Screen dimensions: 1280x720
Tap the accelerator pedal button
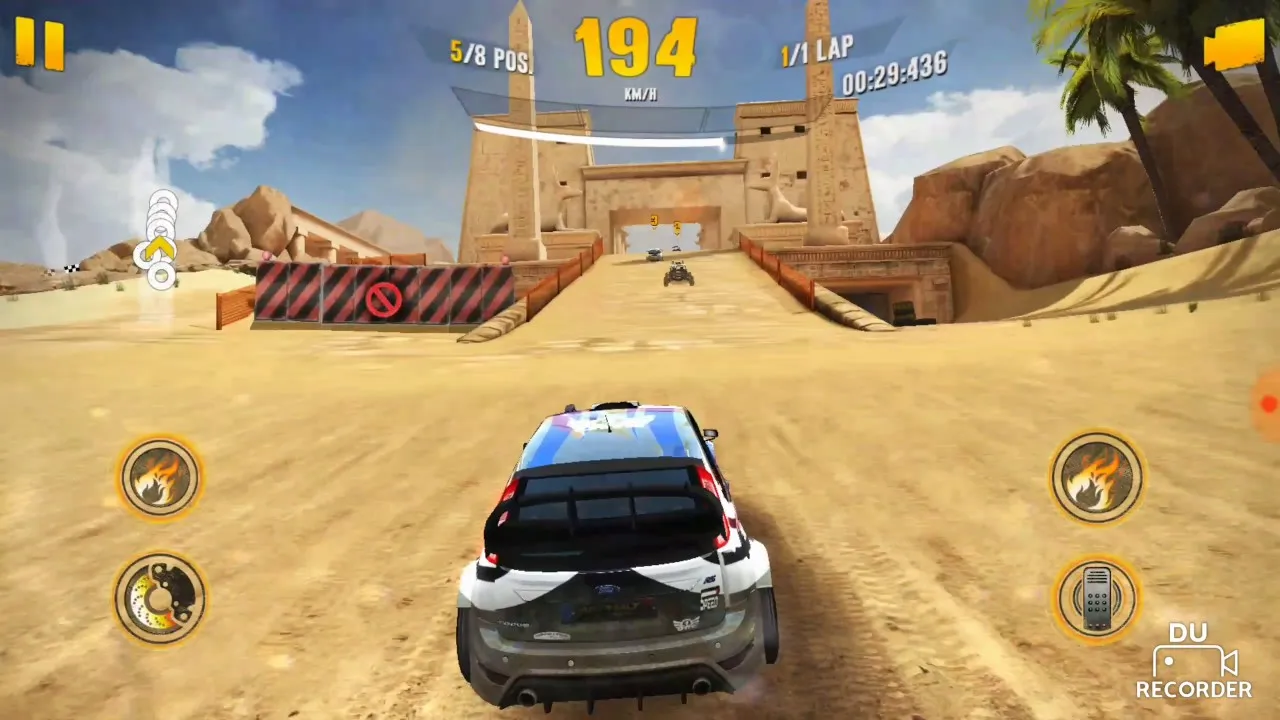[x=1097, y=598]
